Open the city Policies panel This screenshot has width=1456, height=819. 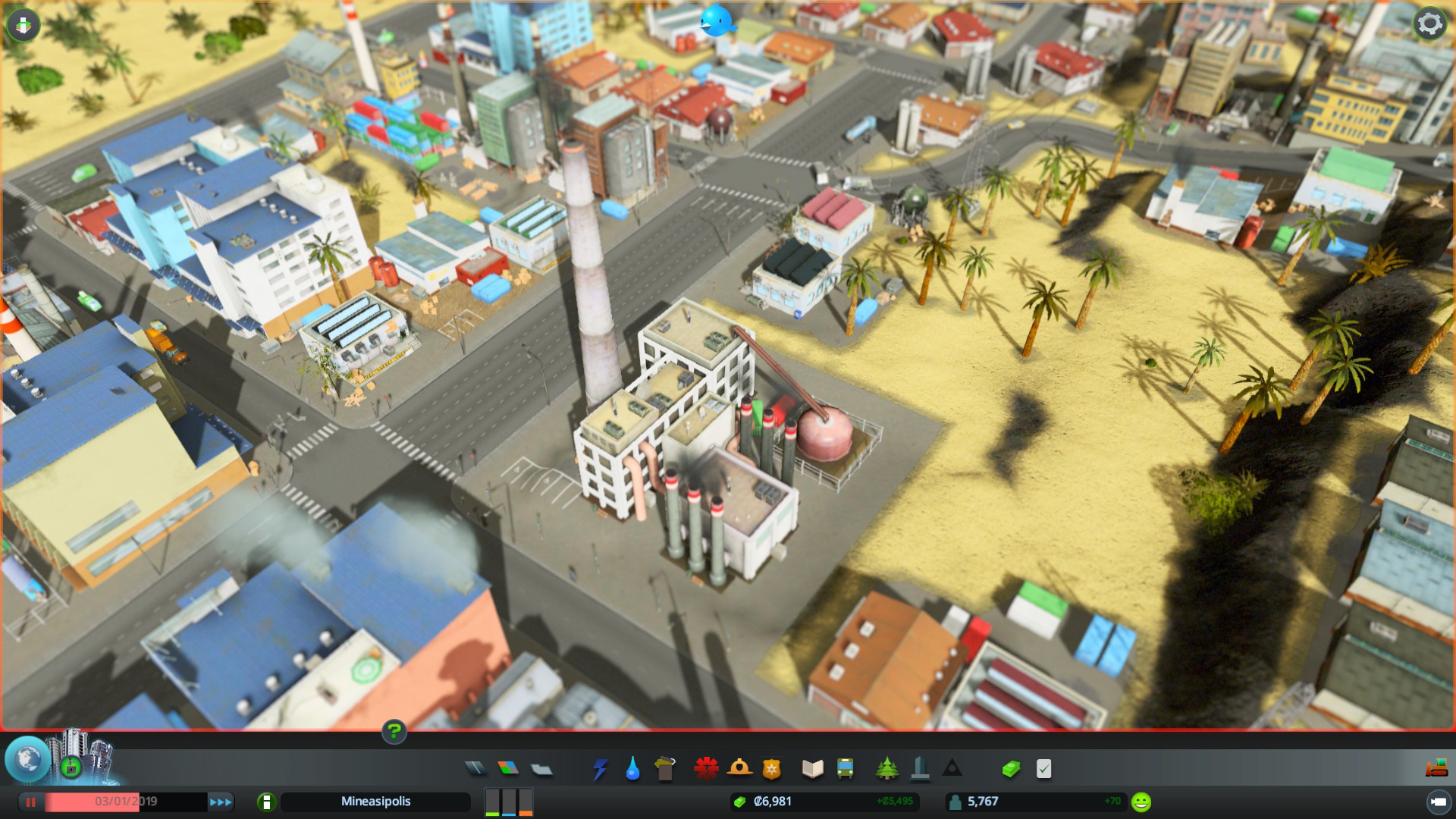click(1044, 769)
